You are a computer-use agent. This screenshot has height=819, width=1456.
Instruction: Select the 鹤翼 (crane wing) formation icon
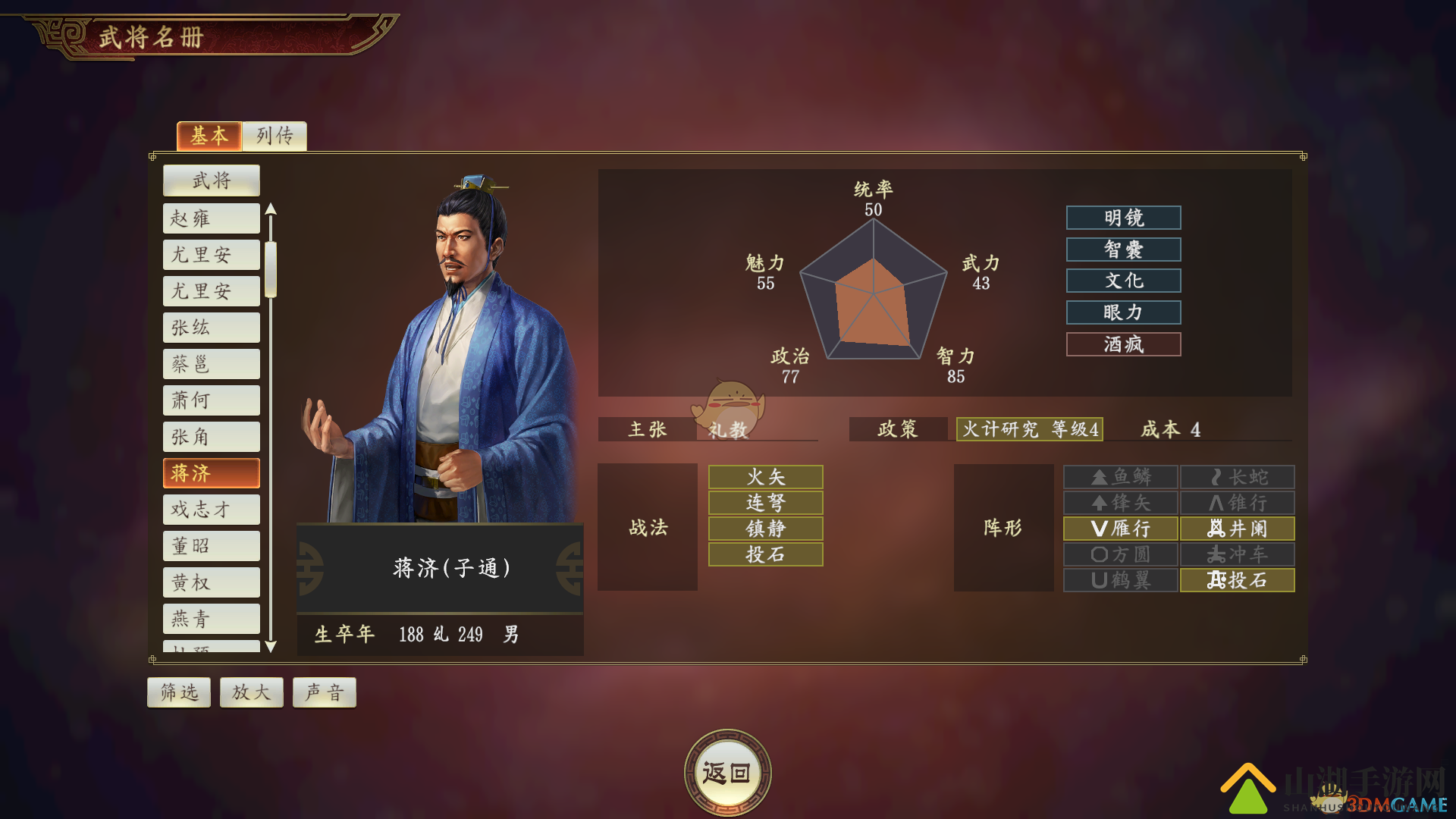point(1121,580)
